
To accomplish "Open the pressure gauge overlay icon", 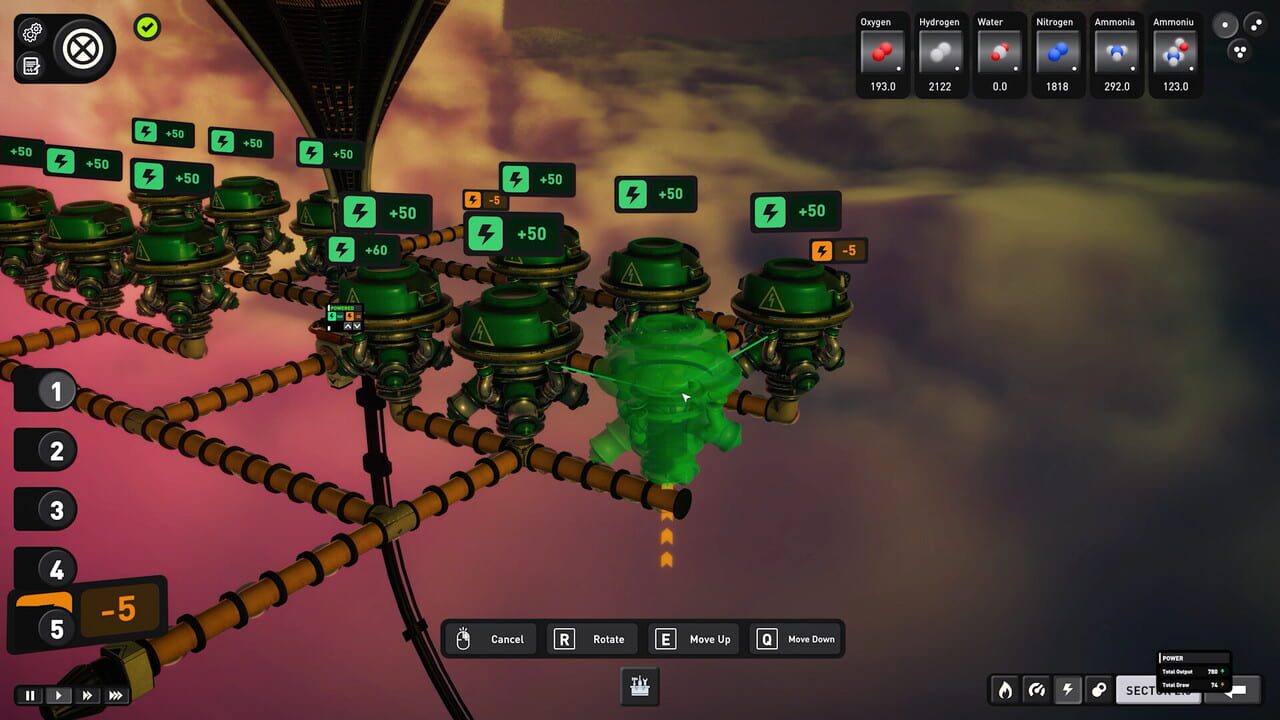I will (1037, 690).
